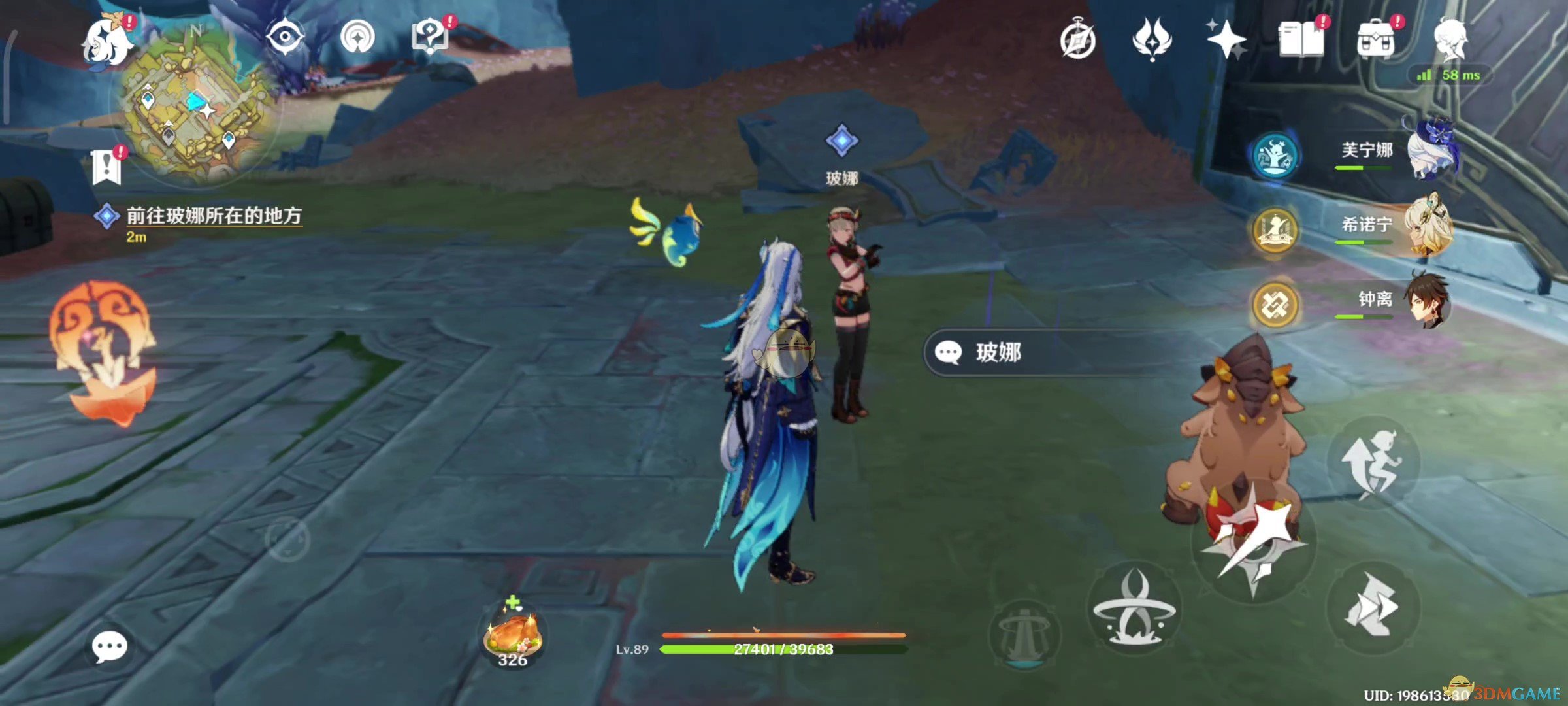
Task: Open the quest bookmark icon with alert
Action: pos(106,165)
